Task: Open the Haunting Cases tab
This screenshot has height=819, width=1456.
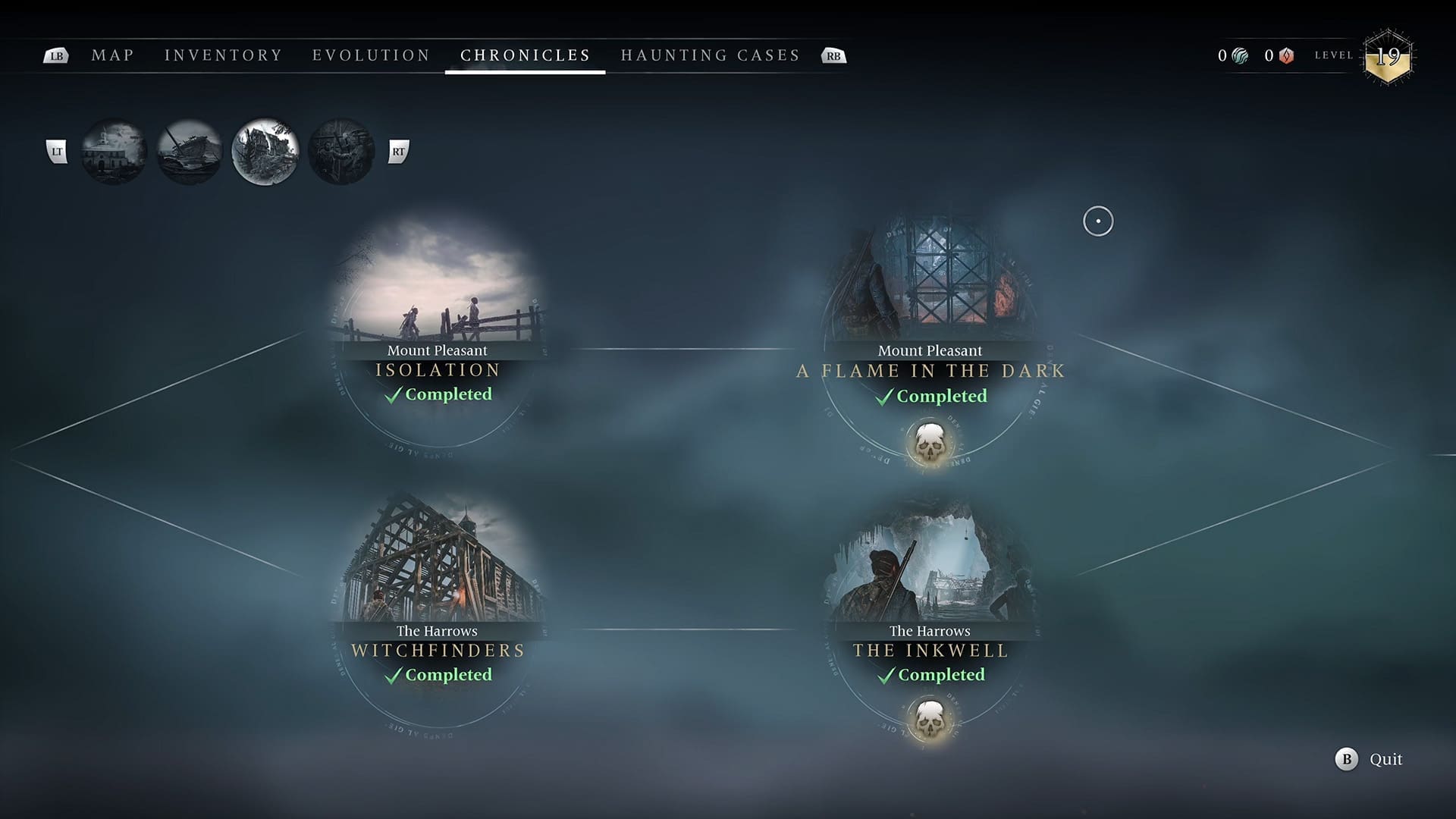Action: pyautogui.click(x=710, y=55)
